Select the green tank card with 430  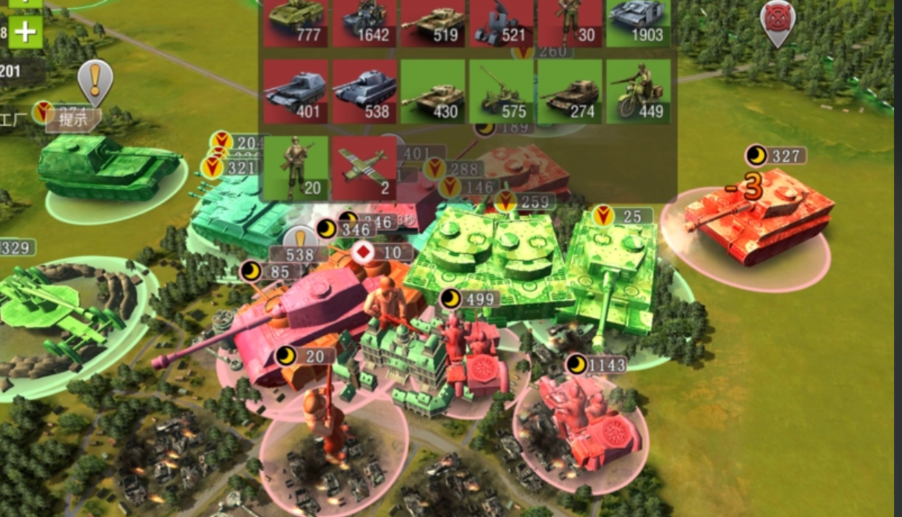pos(433,92)
